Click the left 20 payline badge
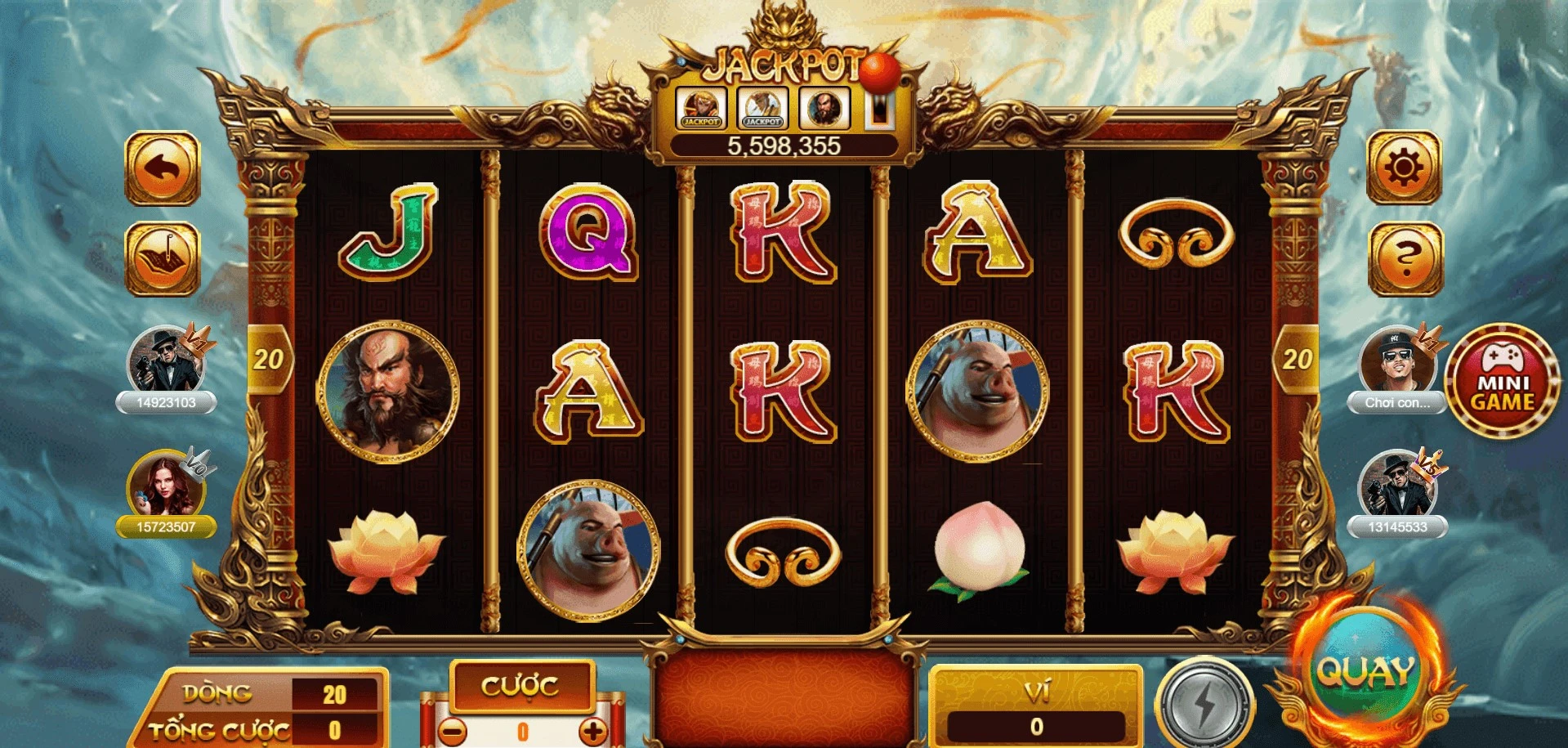Image resolution: width=1568 pixels, height=748 pixels. coord(268,359)
